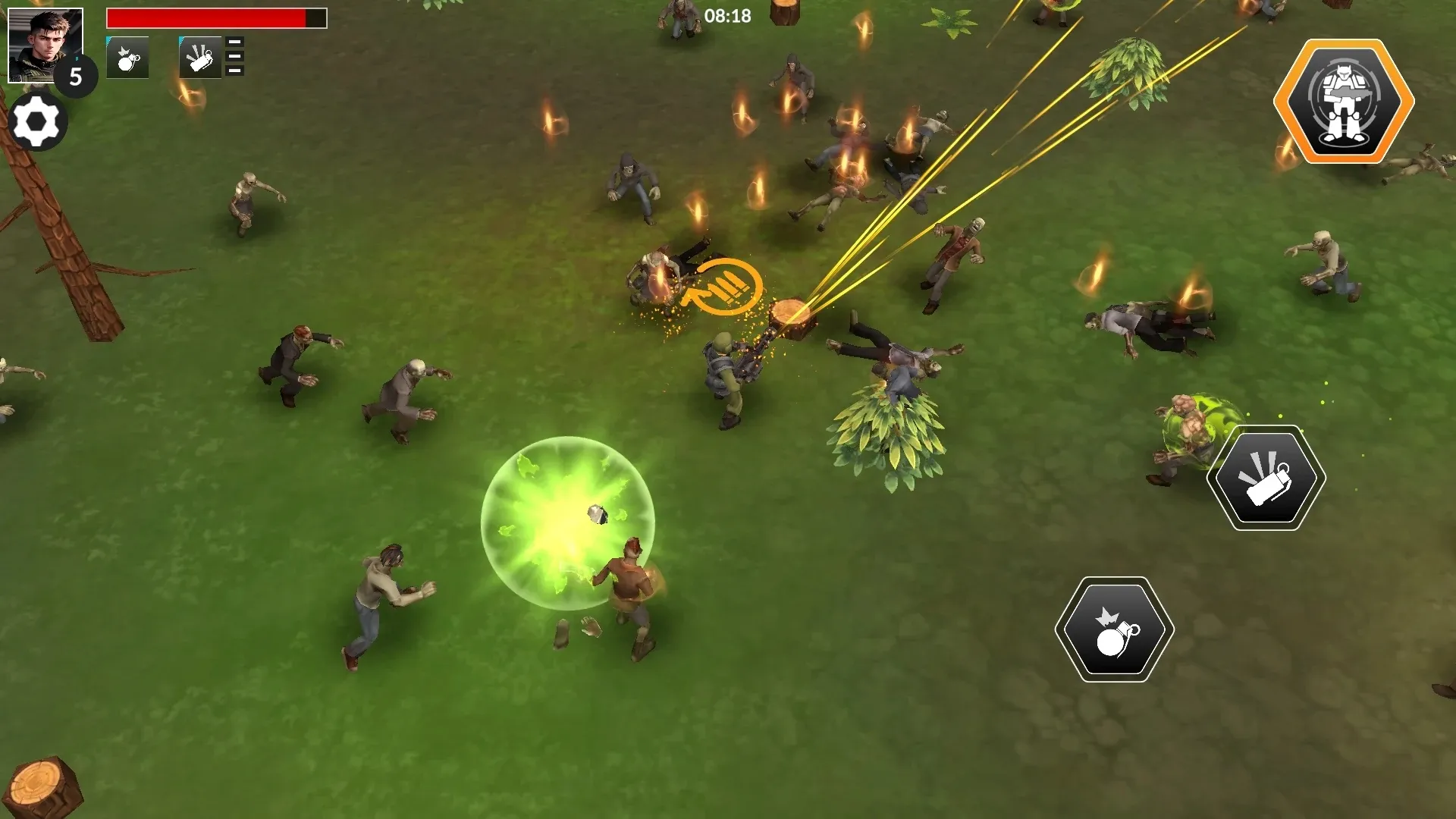Use the hexagonal flashbang canister skill button

tap(1266, 478)
